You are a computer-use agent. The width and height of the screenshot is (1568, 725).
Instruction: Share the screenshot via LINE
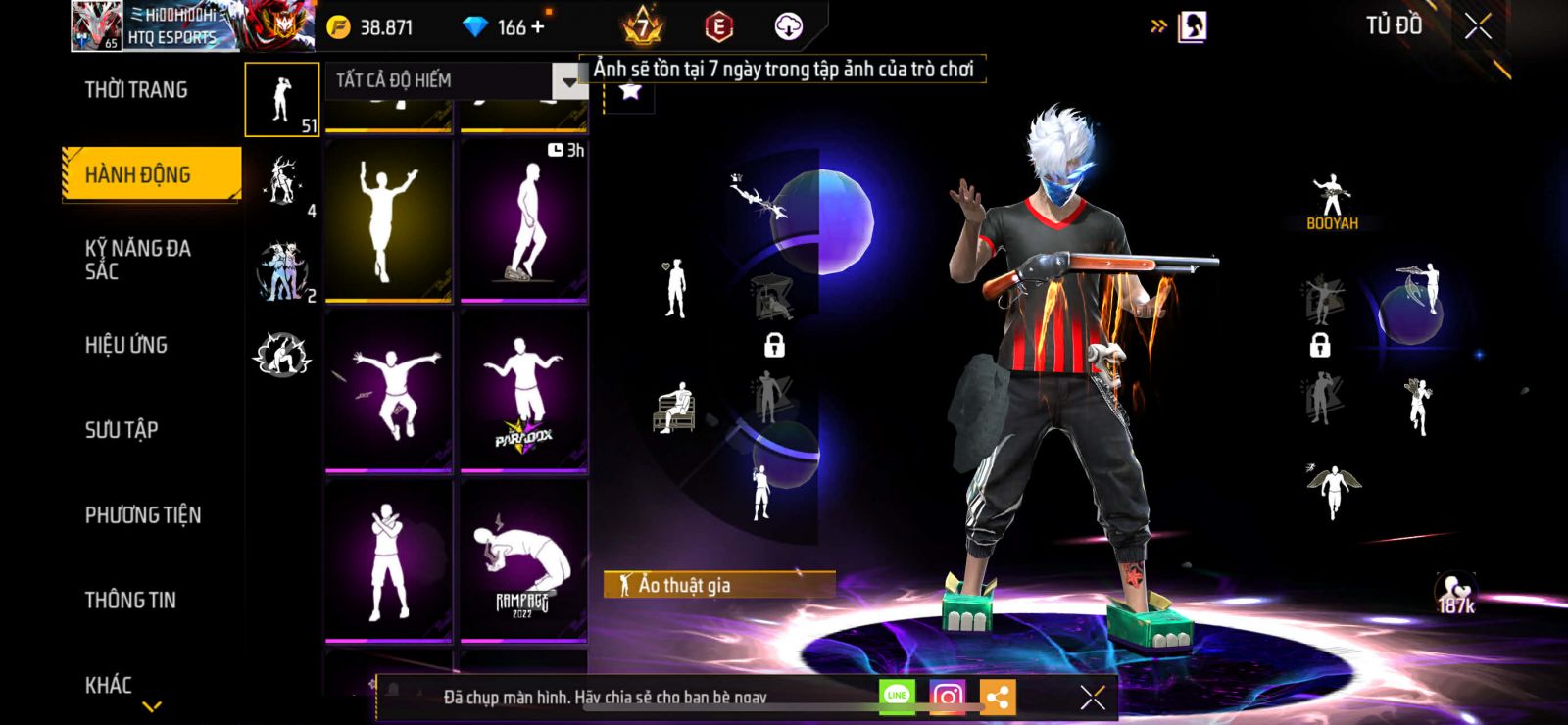[x=897, y=696]
